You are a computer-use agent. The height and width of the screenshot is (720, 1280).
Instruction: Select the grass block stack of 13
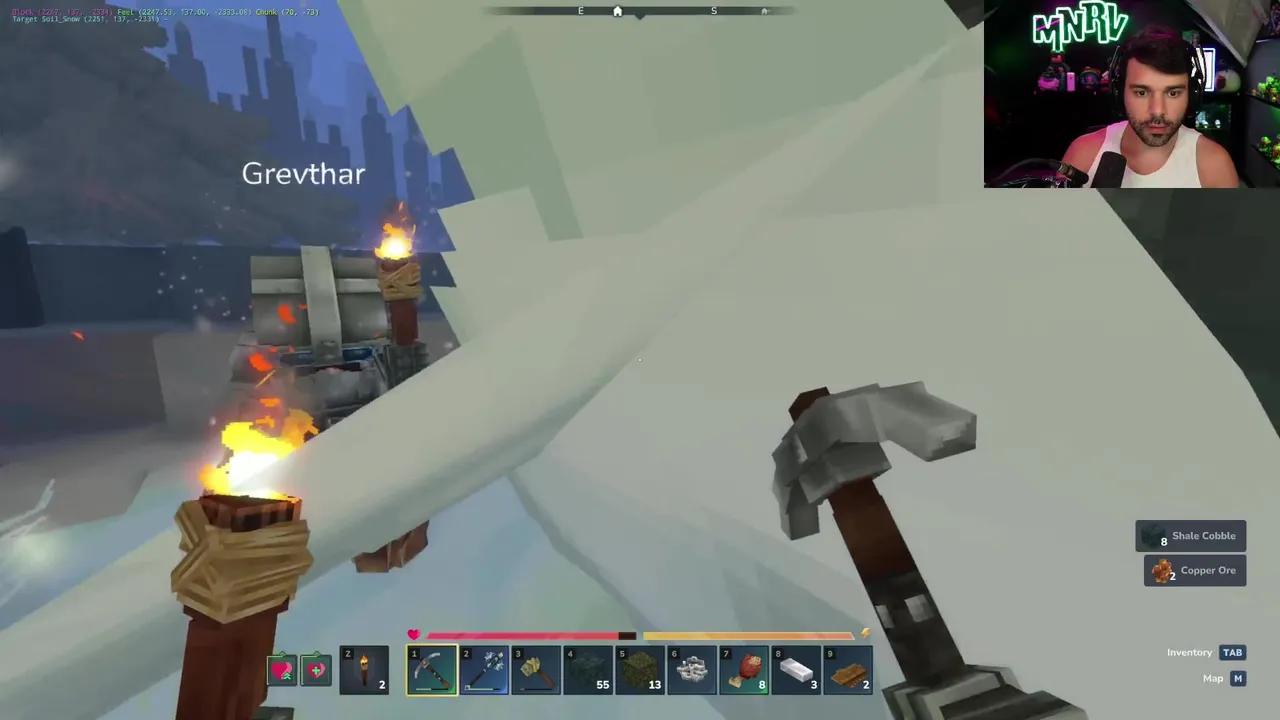tap(639, 668)
